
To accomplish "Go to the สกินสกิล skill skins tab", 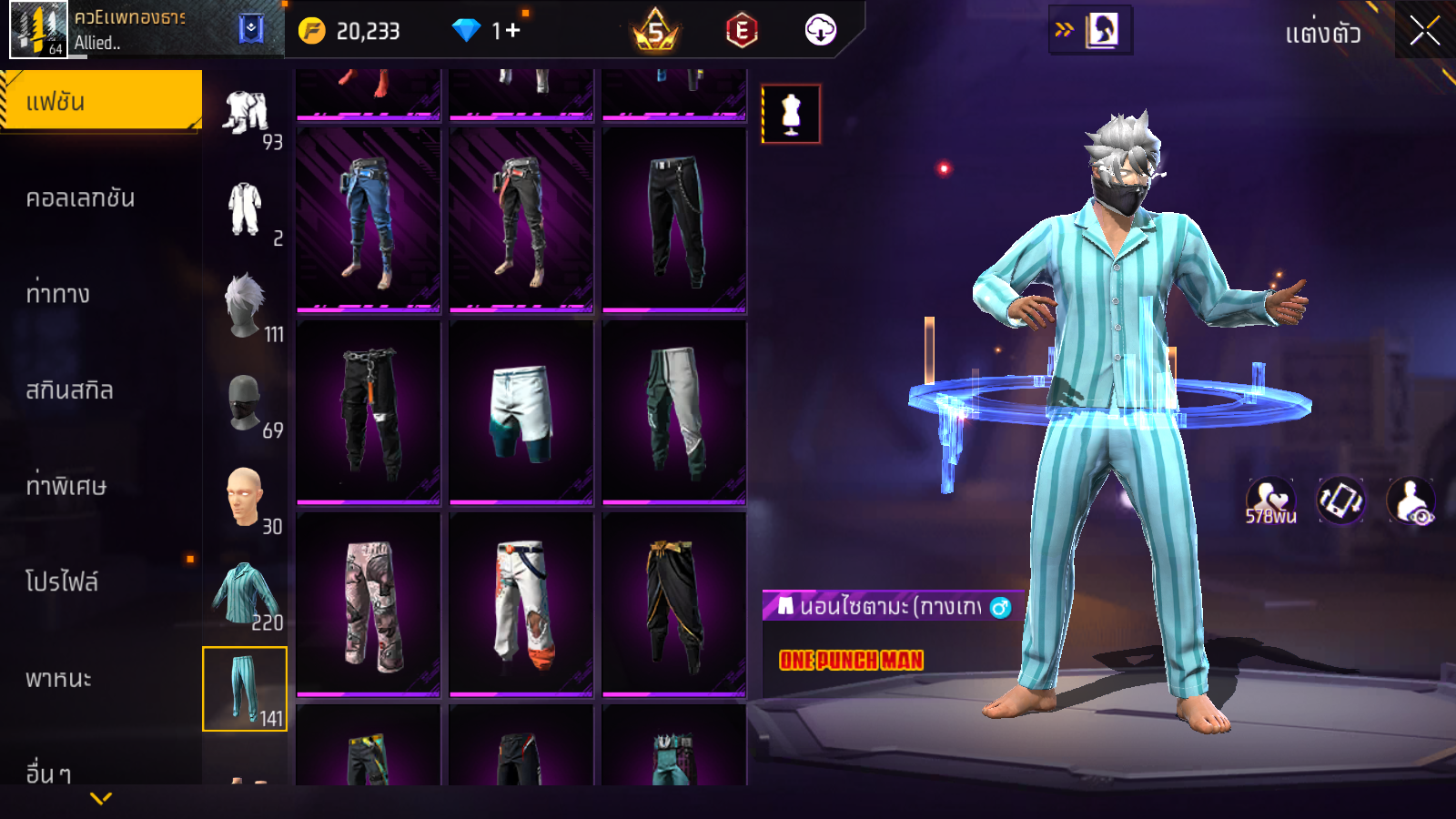I will 71,390.
